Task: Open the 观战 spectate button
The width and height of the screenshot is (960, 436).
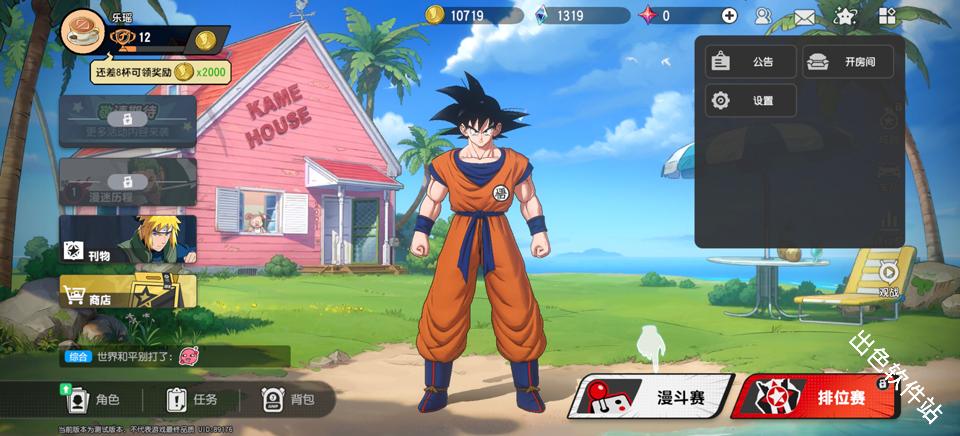Action: [x=888, y=277]
